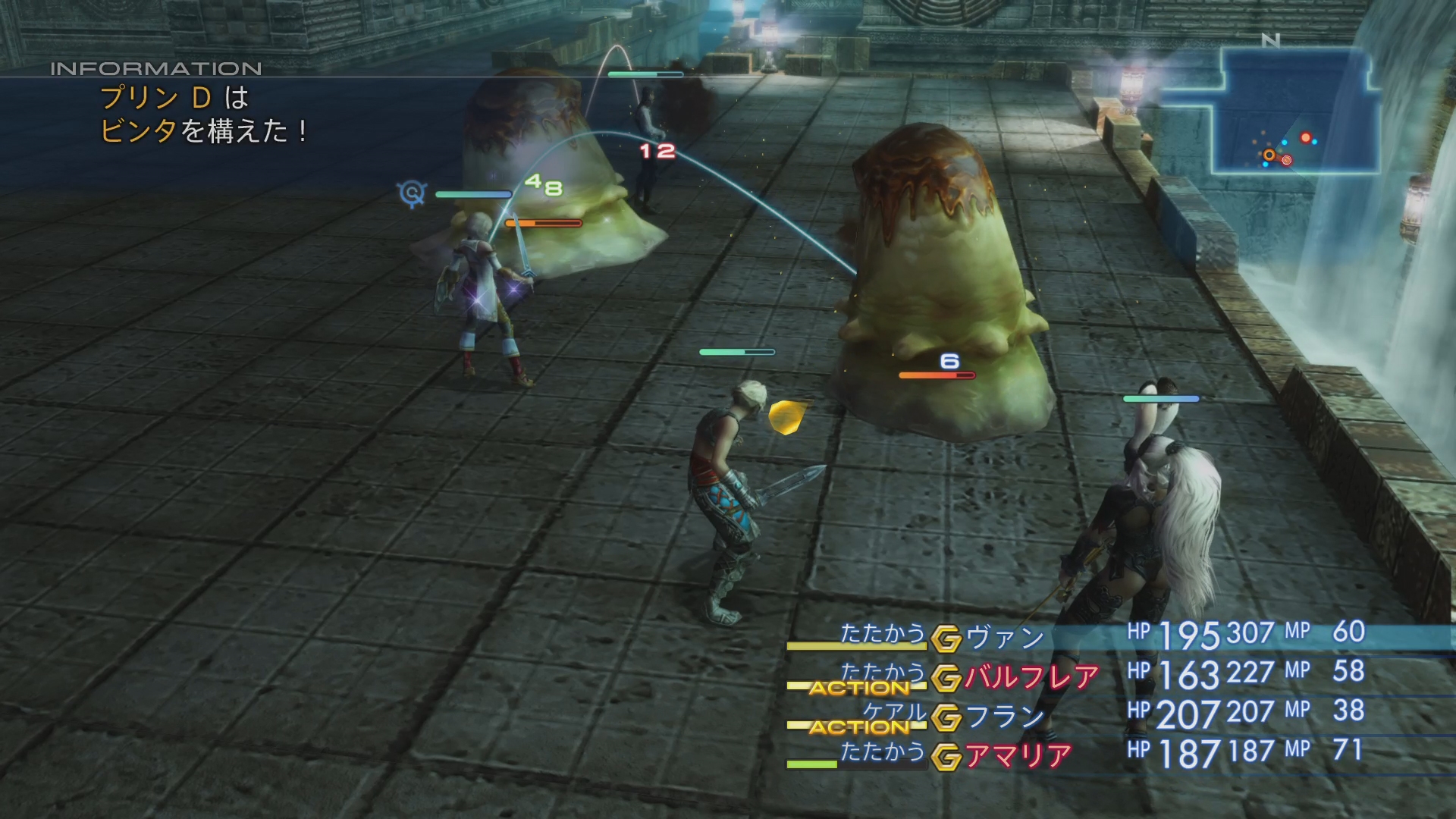
Task: Select party member ヴァン in the party list
Action: tap(1006, 639)
